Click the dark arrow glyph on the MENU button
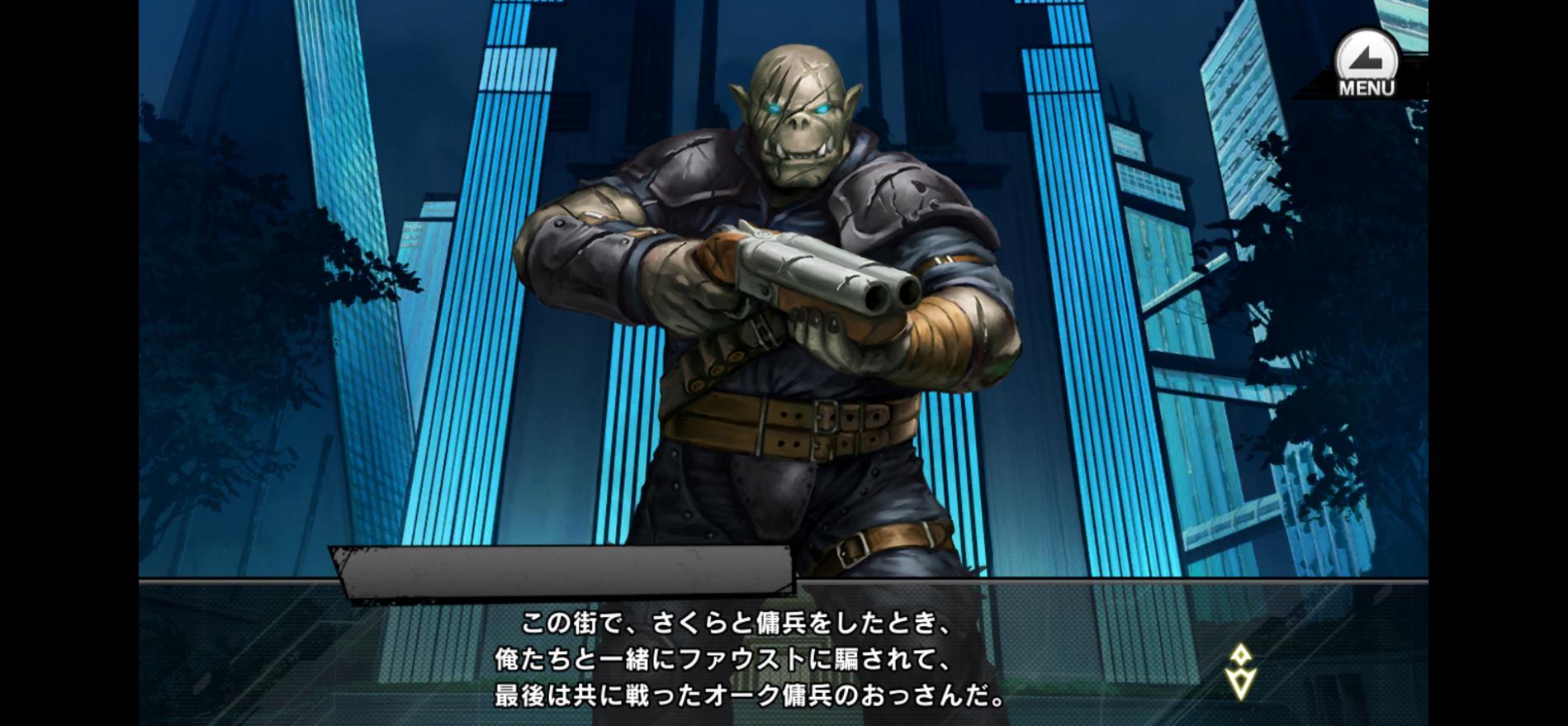1568x726 pixels. [1367, 56]
